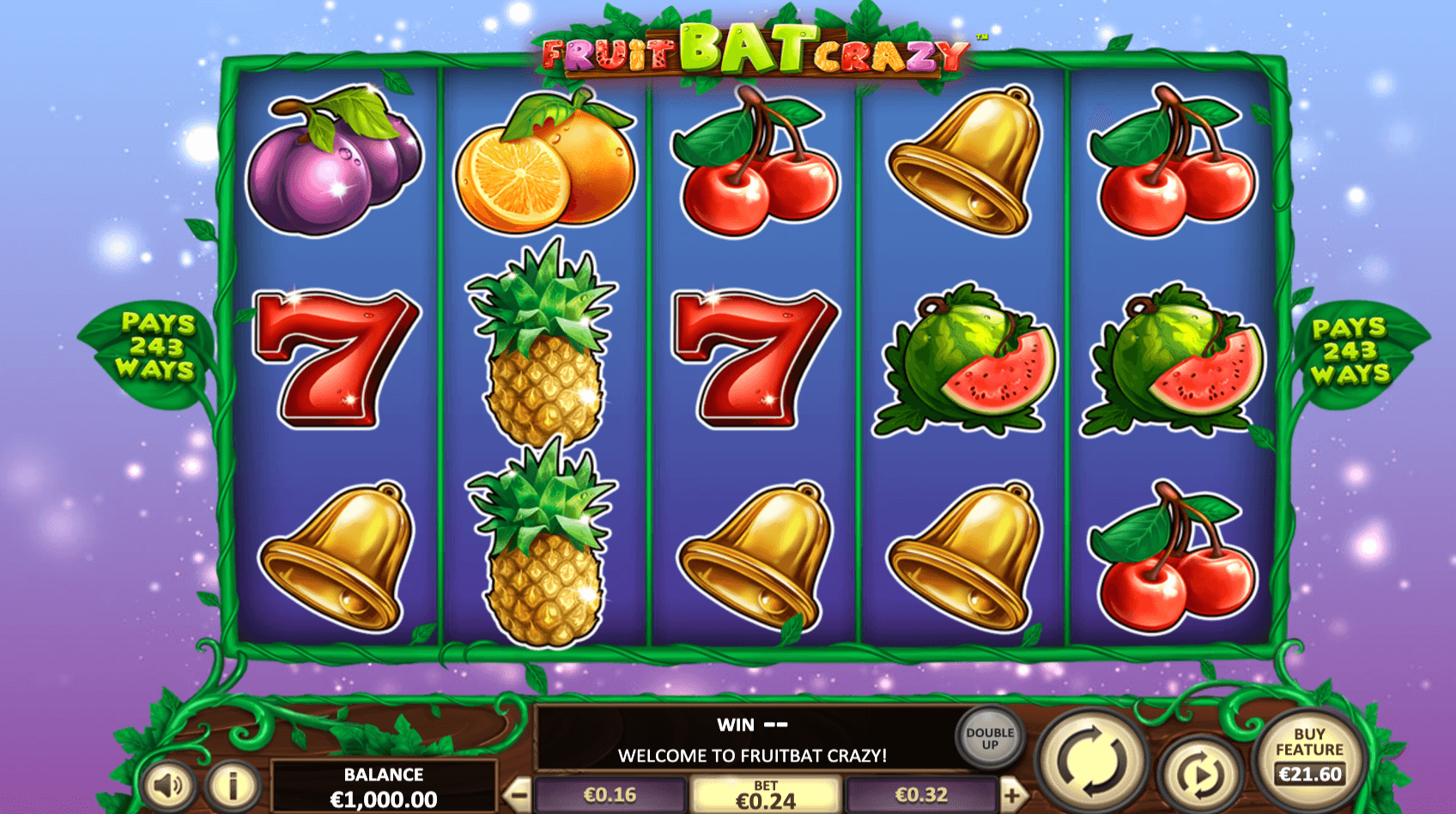Image resolution: width=1456 pixels, height=814 pixels.
Task: Spin the reels with the main spin button
Action: [x=1092, y=758]
